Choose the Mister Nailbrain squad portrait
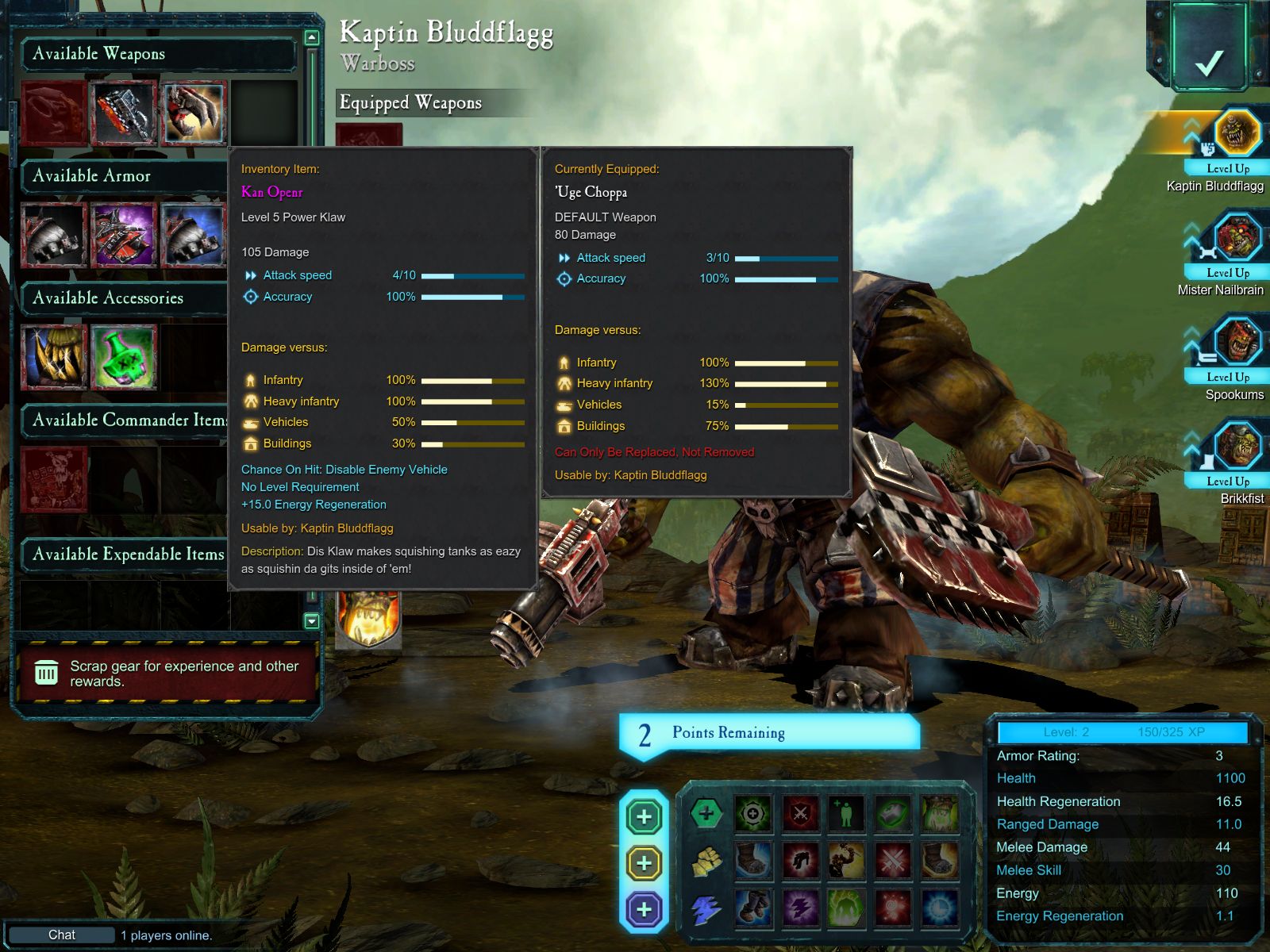This screenshot has width=1270, height=952. pos(1236,236)
